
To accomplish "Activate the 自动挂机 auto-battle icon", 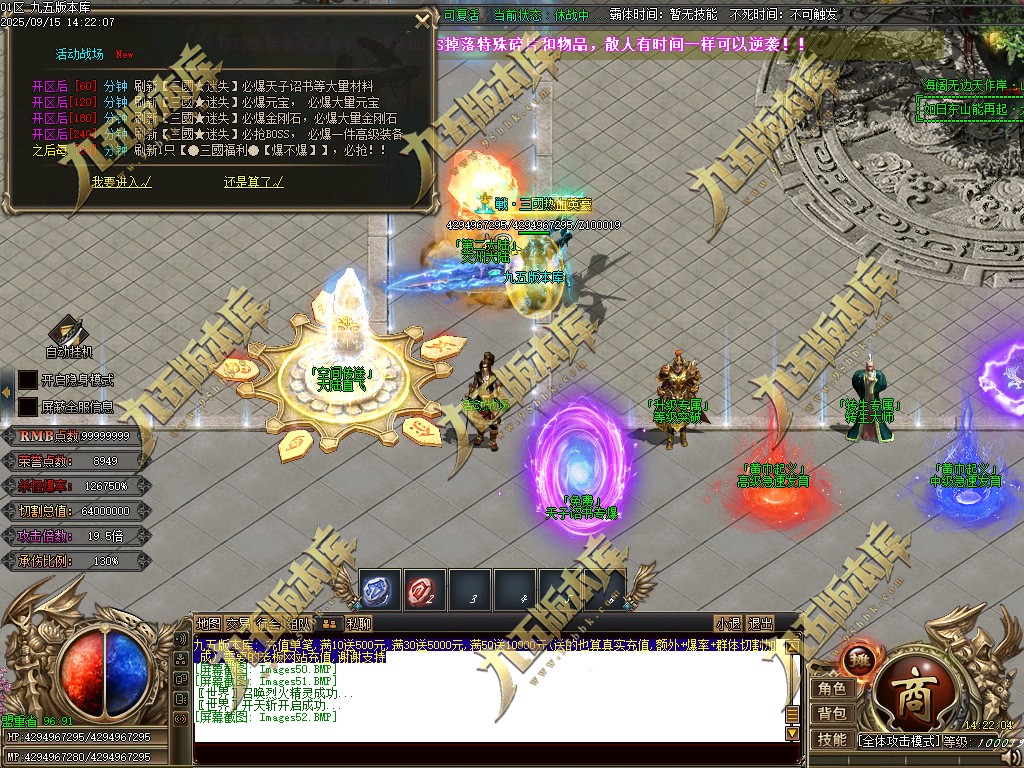I will coord(68,331).
